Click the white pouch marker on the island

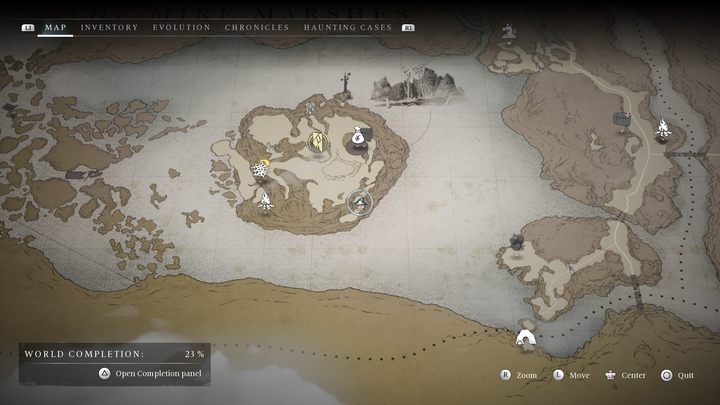click(x=358, y=137)
